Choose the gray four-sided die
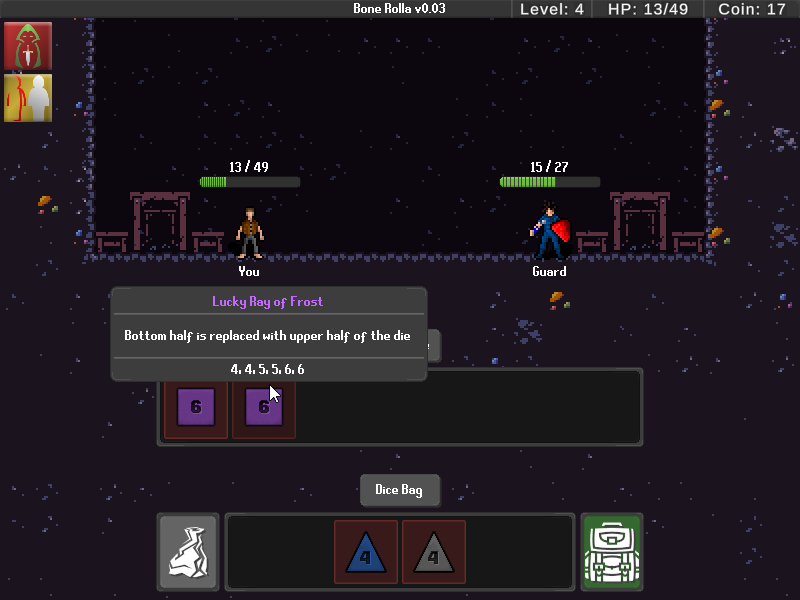 [434, 552]
